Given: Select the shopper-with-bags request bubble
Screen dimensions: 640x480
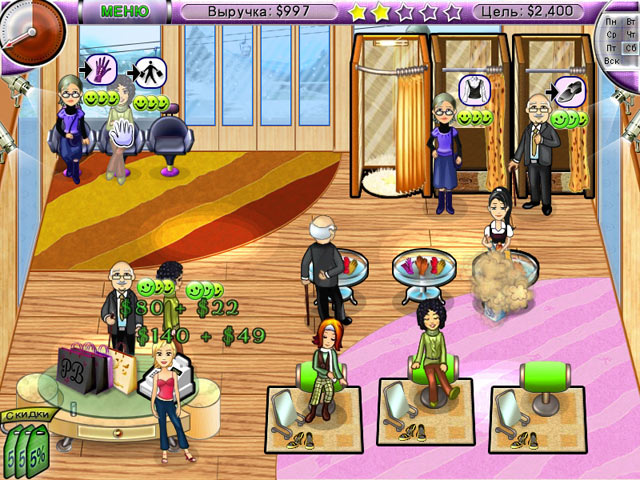Looking at the screenshot, I should 149,72.
